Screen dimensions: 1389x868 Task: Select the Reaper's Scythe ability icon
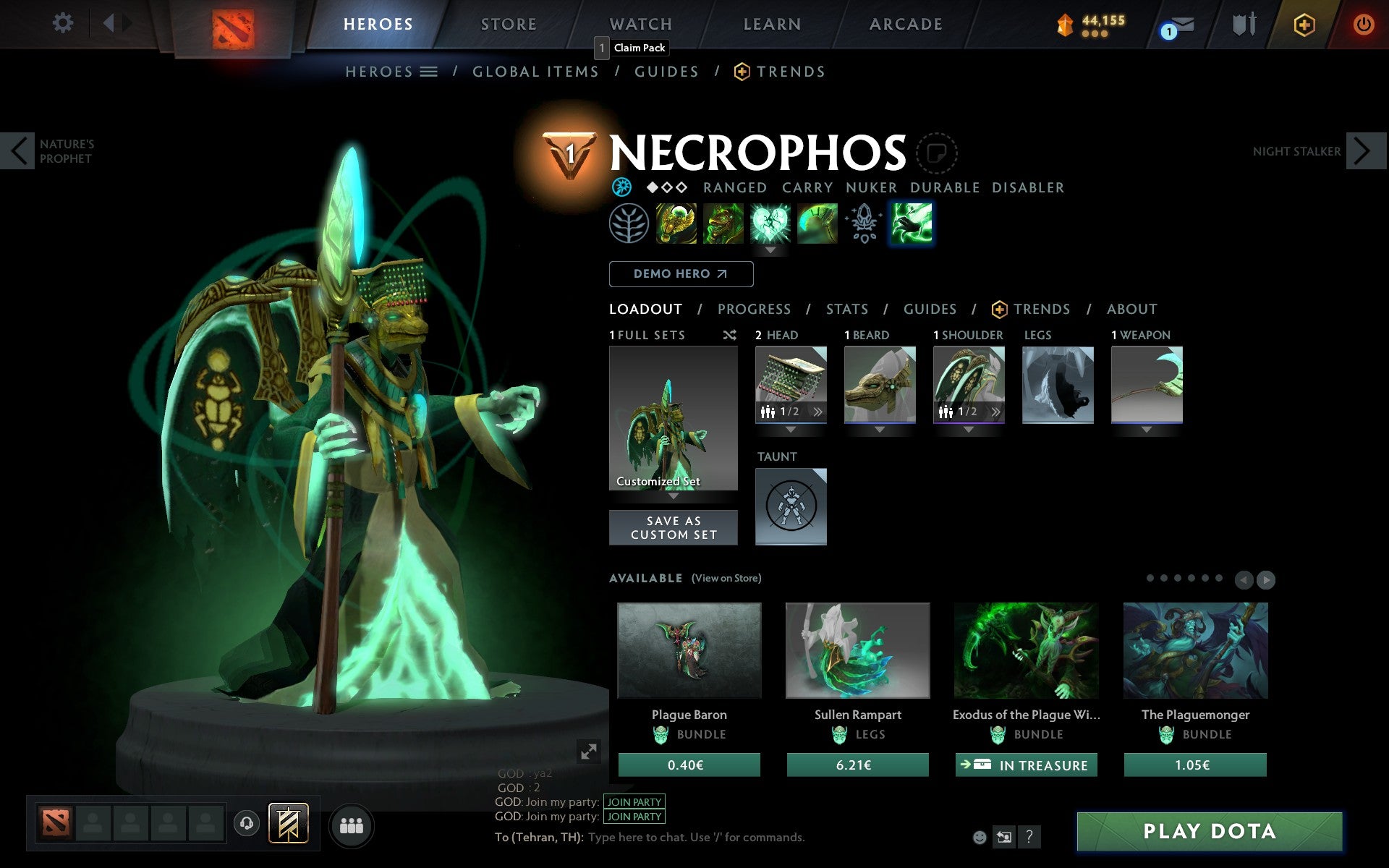coord(912,224)
